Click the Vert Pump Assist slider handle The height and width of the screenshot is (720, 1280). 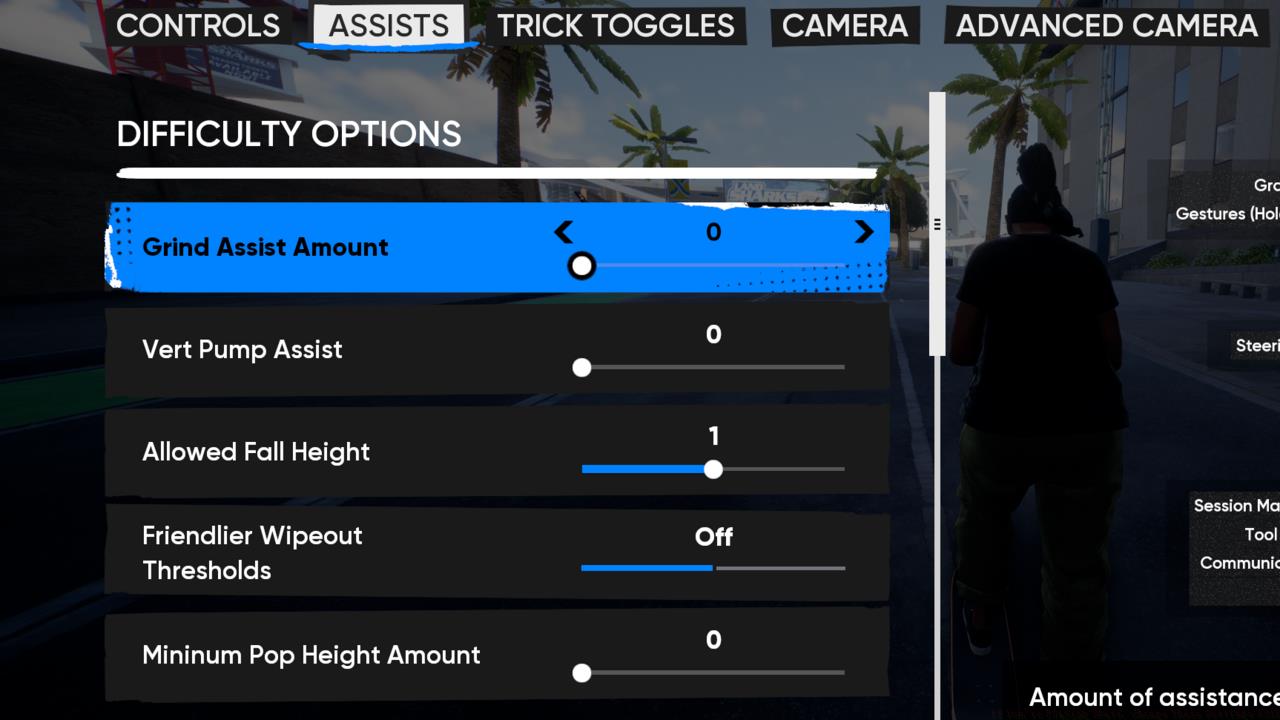point(582,368)
